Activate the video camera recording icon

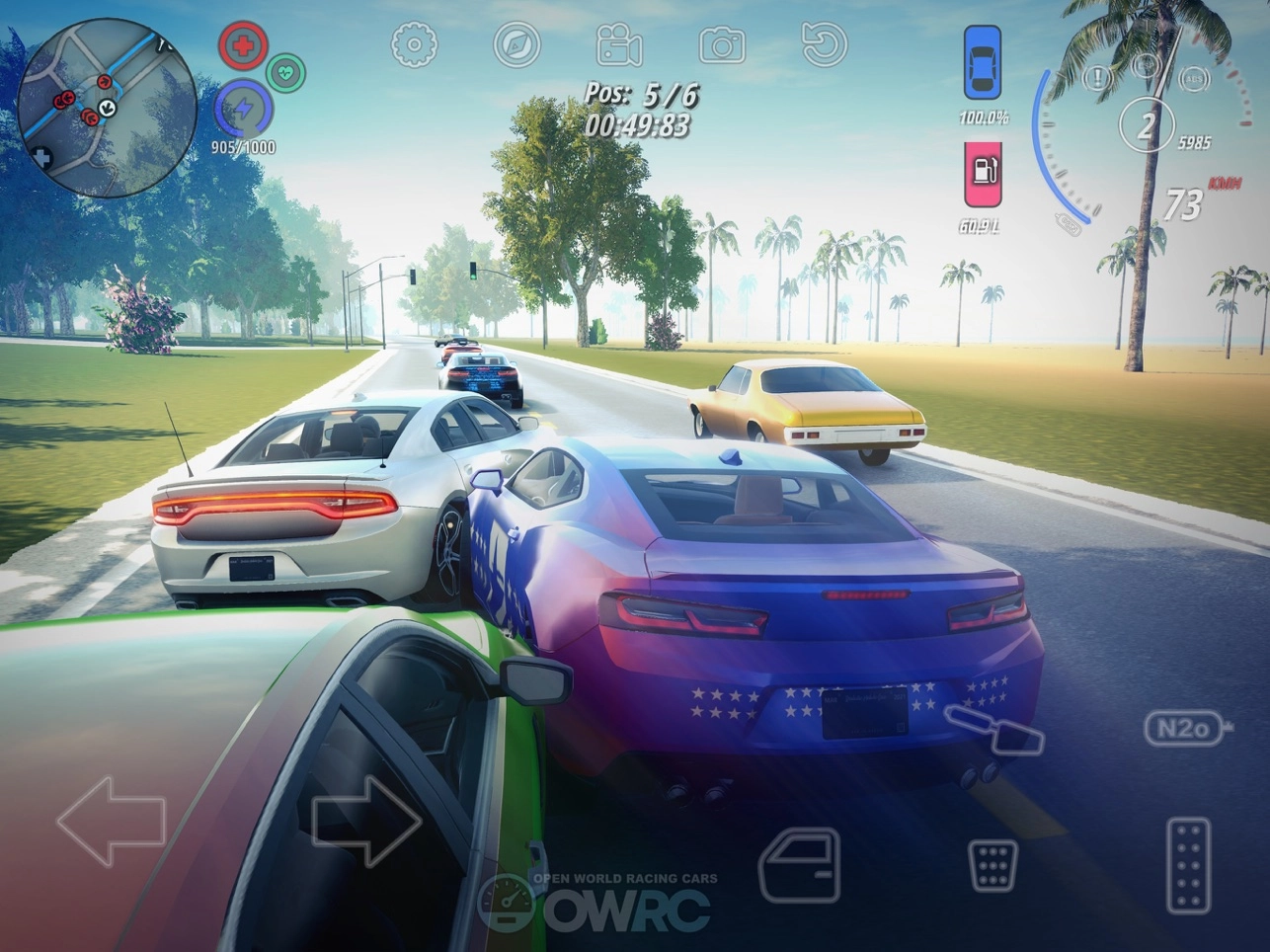[x=620, y=44]
